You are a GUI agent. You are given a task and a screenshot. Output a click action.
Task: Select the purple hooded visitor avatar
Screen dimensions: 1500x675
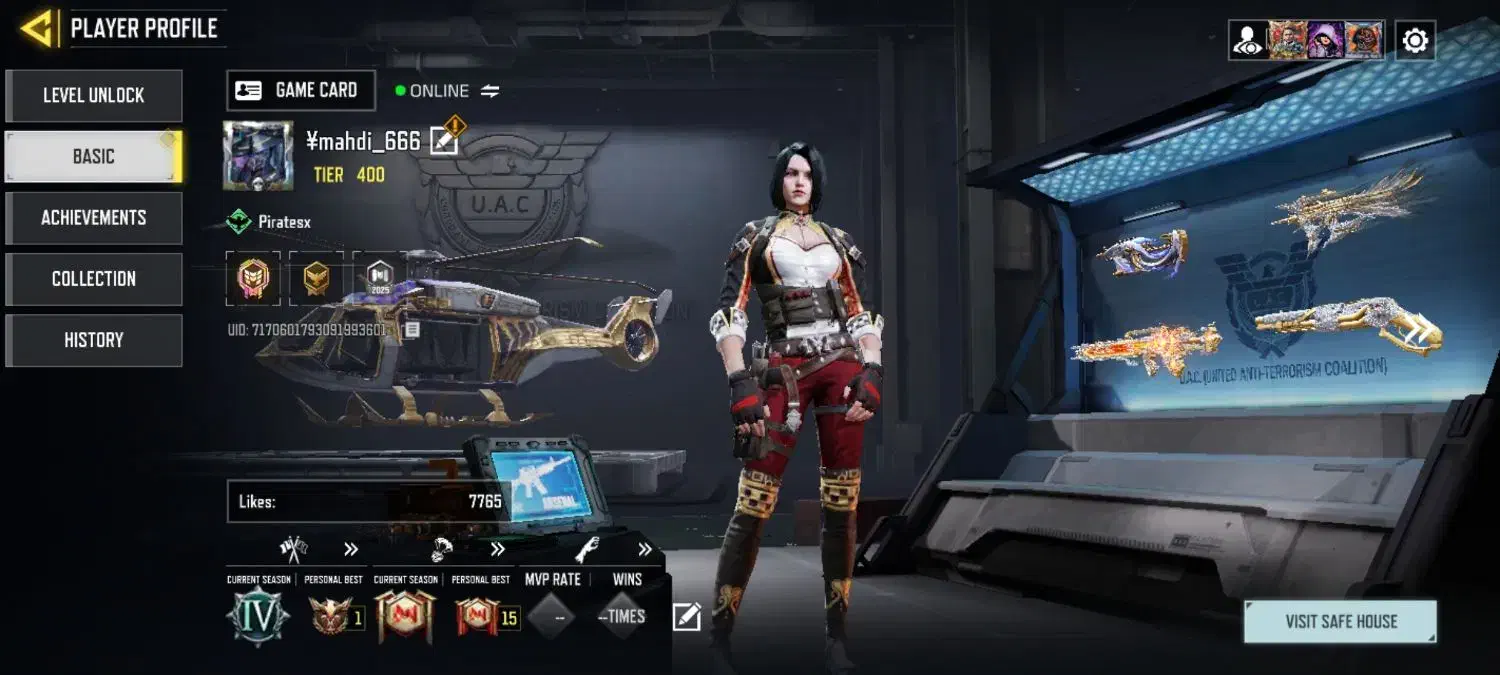[x=1325, y=41]
